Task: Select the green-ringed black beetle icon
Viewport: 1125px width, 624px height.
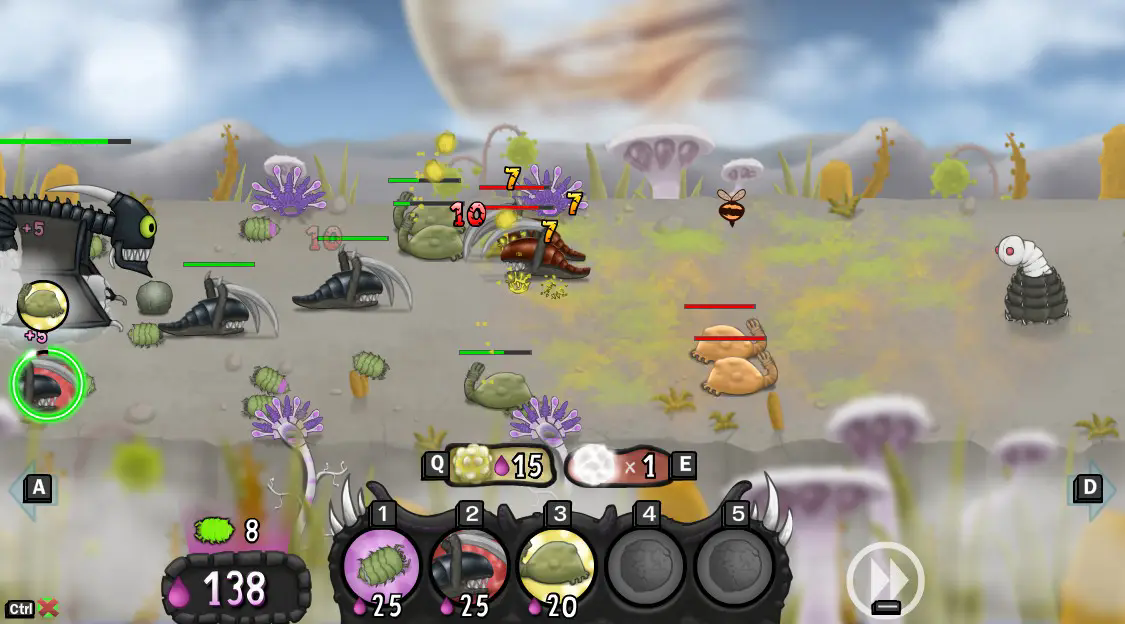Action: tap(46, 385)
